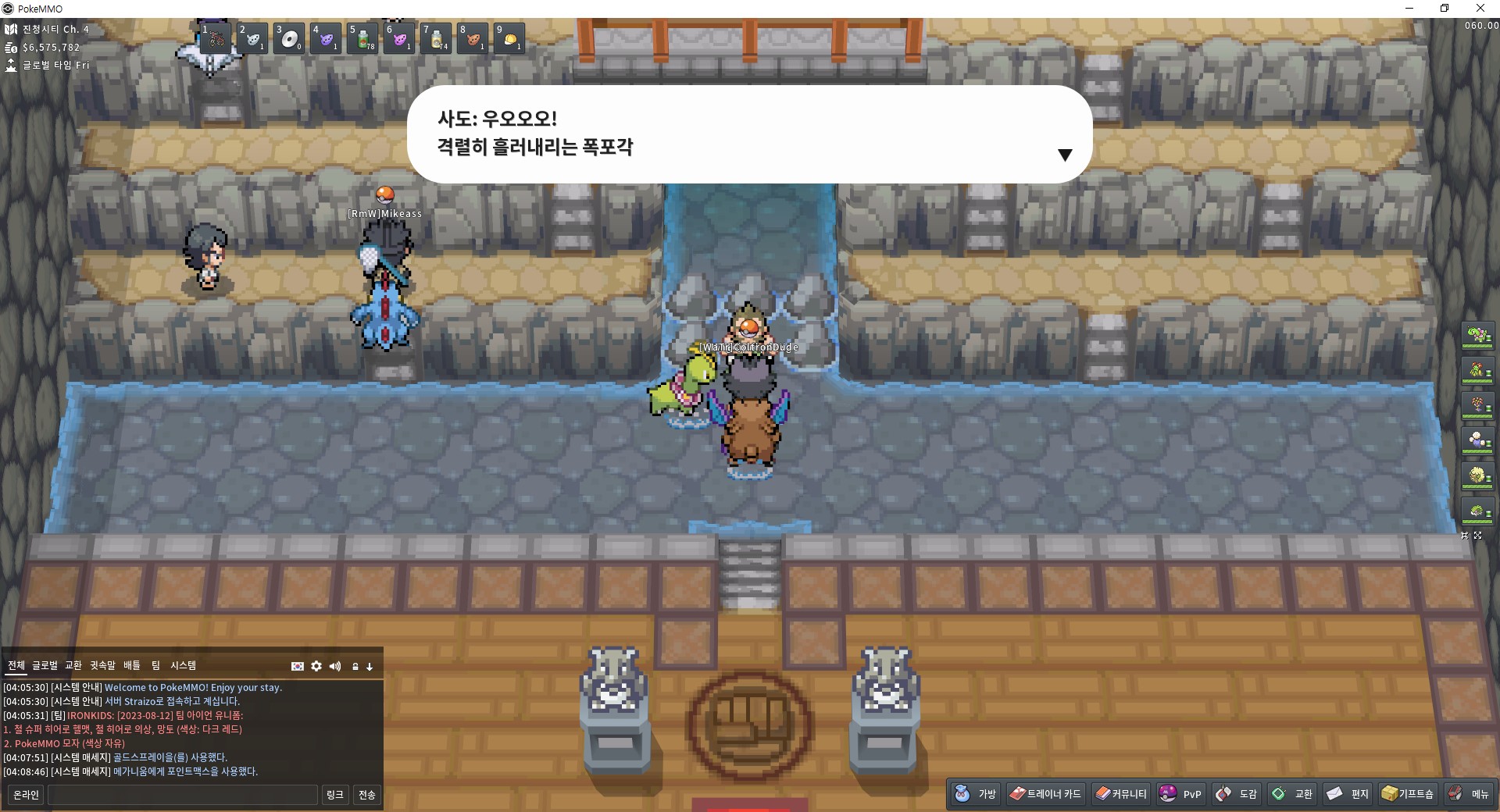Use the bicycle in hotbar slot 1

[215, 38]
